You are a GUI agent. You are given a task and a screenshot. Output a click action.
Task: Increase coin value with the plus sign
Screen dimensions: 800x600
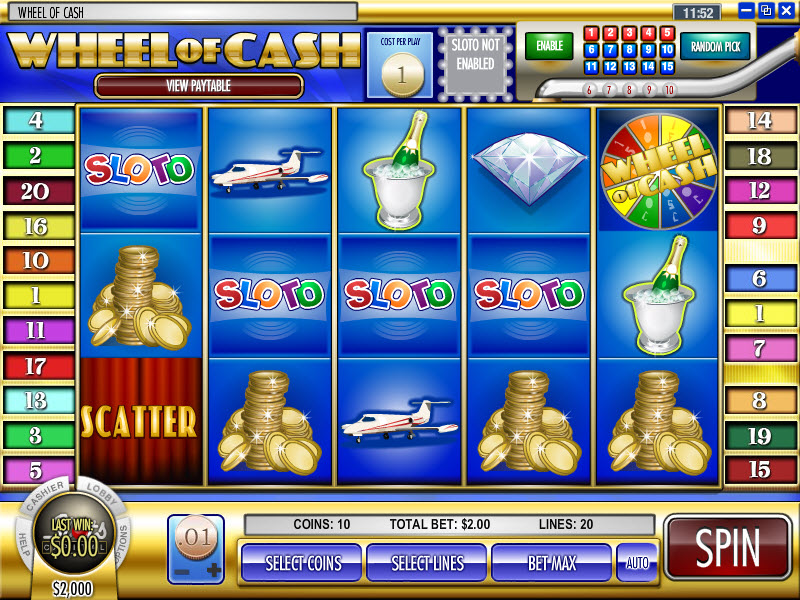click(x=213, y=569)
